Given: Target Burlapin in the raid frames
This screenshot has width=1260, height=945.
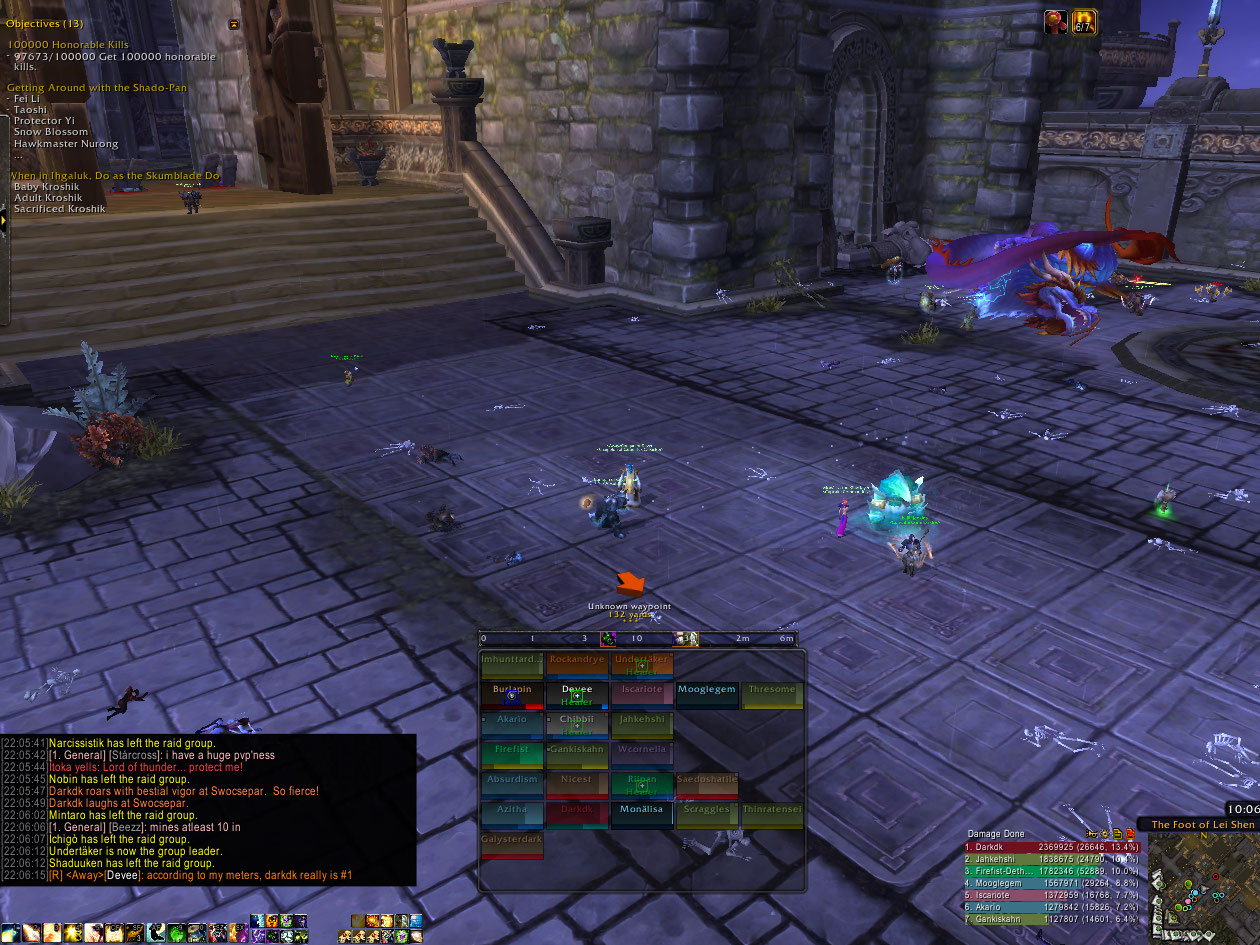Looking at the screenshot, I should pos(512,695).
